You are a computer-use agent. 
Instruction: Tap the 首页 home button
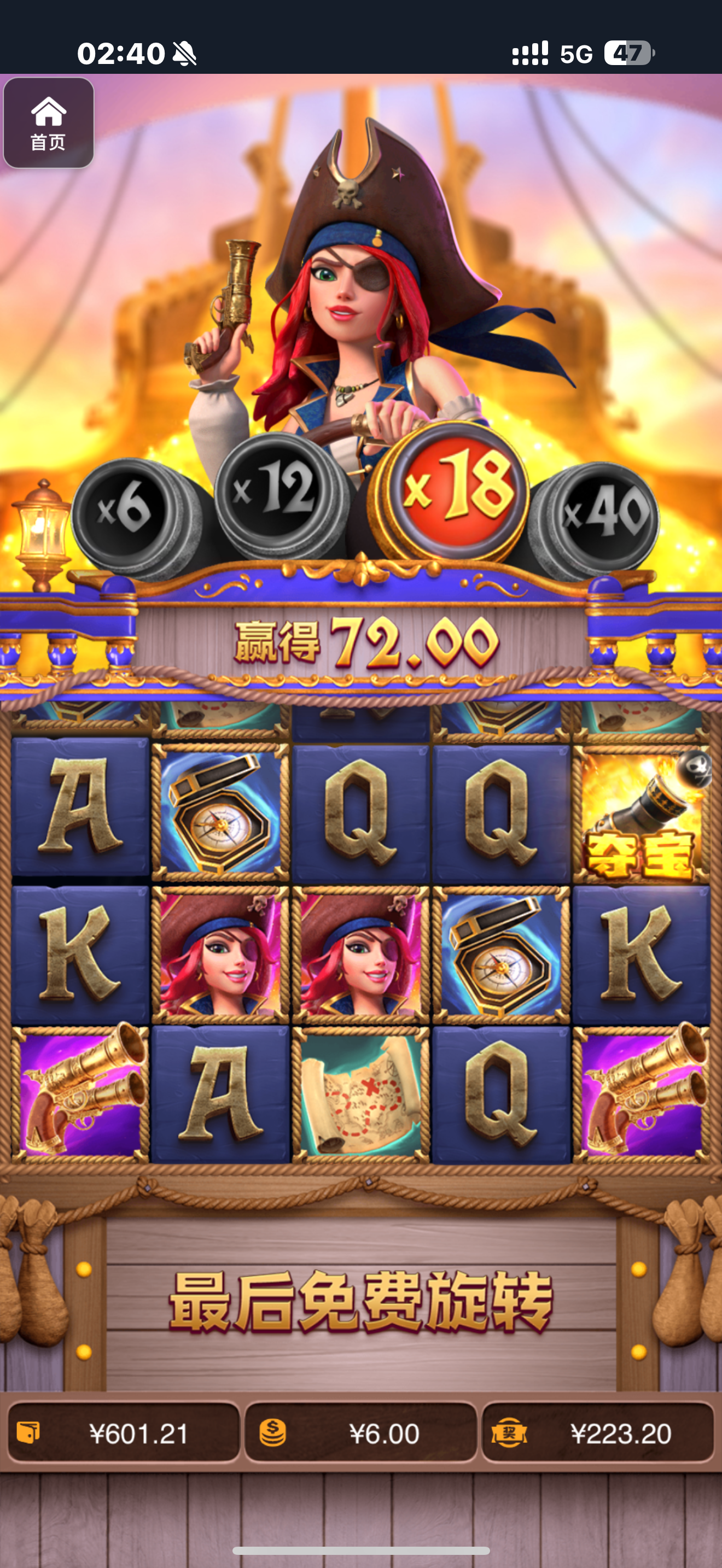(x=49, y=123)
